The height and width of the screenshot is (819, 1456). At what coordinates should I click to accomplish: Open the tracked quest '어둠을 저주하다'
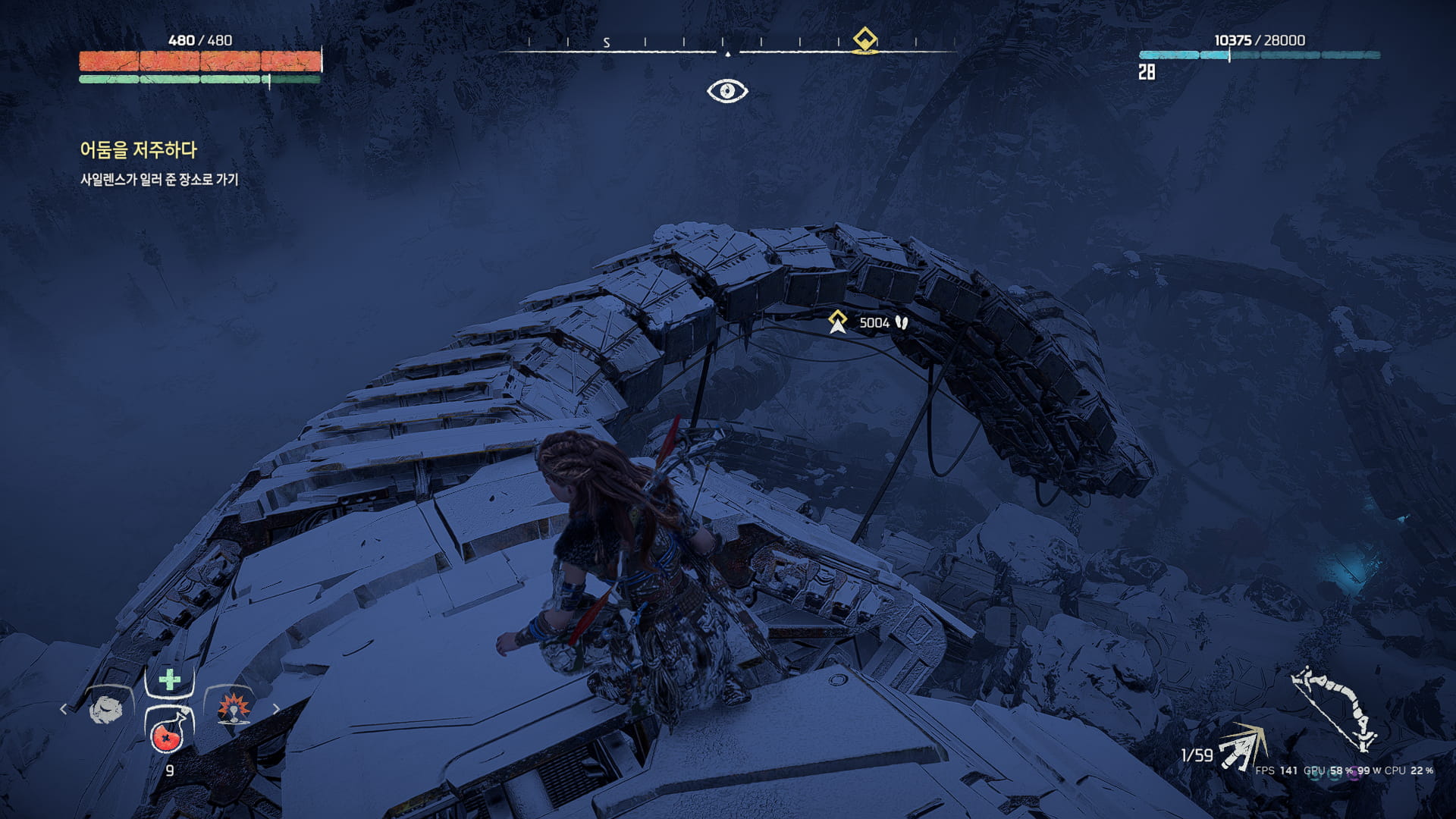coord(138,150)
